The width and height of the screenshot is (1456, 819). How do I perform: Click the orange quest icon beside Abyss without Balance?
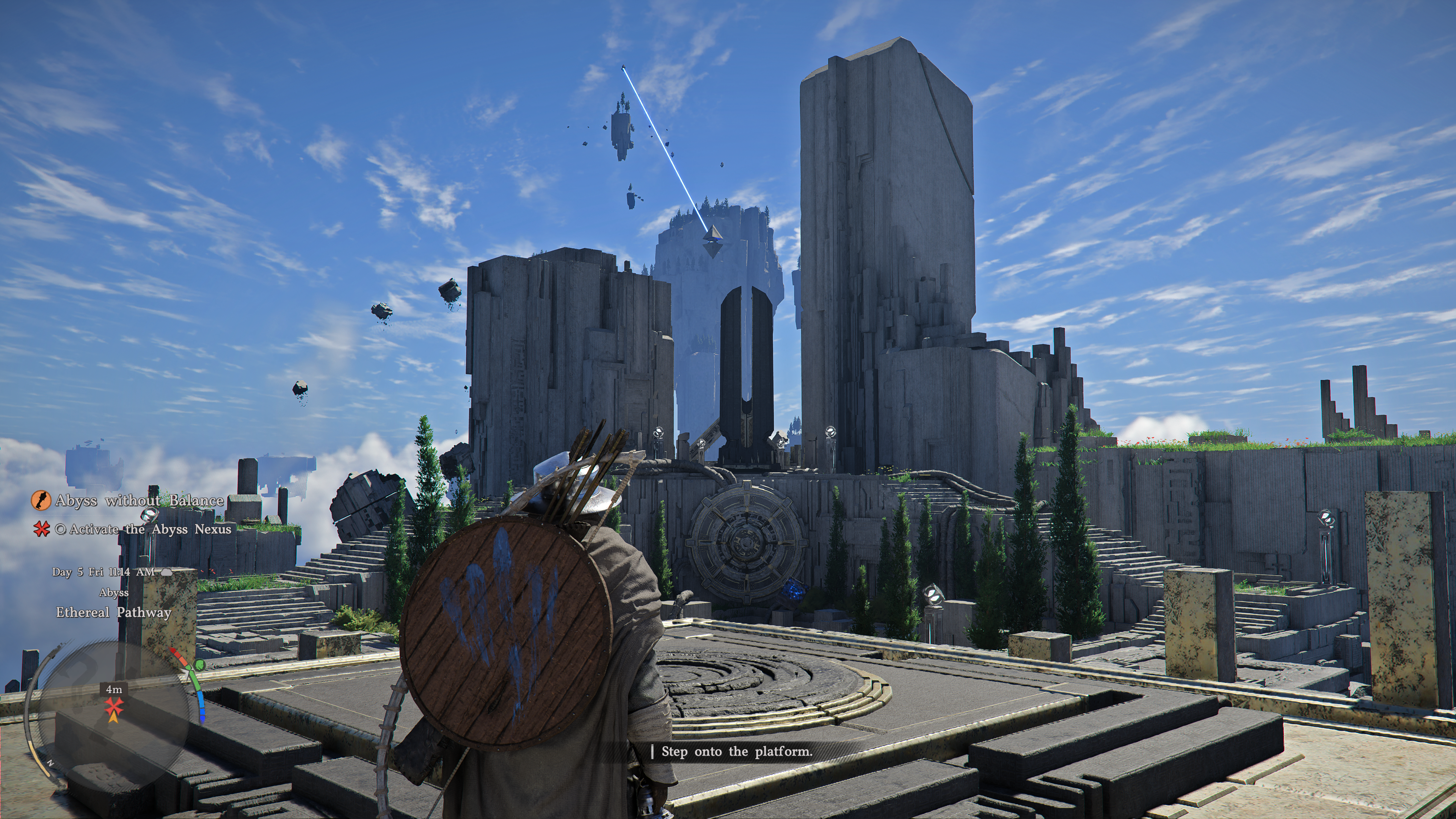coord(41,500)
